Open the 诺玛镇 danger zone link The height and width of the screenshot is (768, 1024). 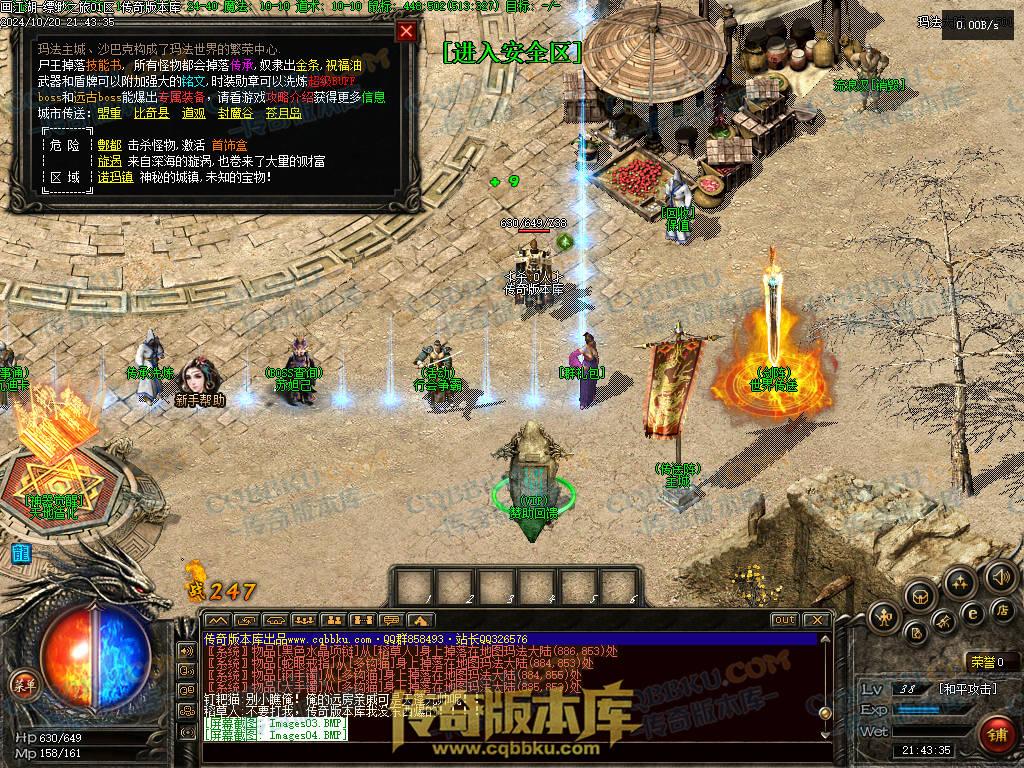tap(115, 177)
